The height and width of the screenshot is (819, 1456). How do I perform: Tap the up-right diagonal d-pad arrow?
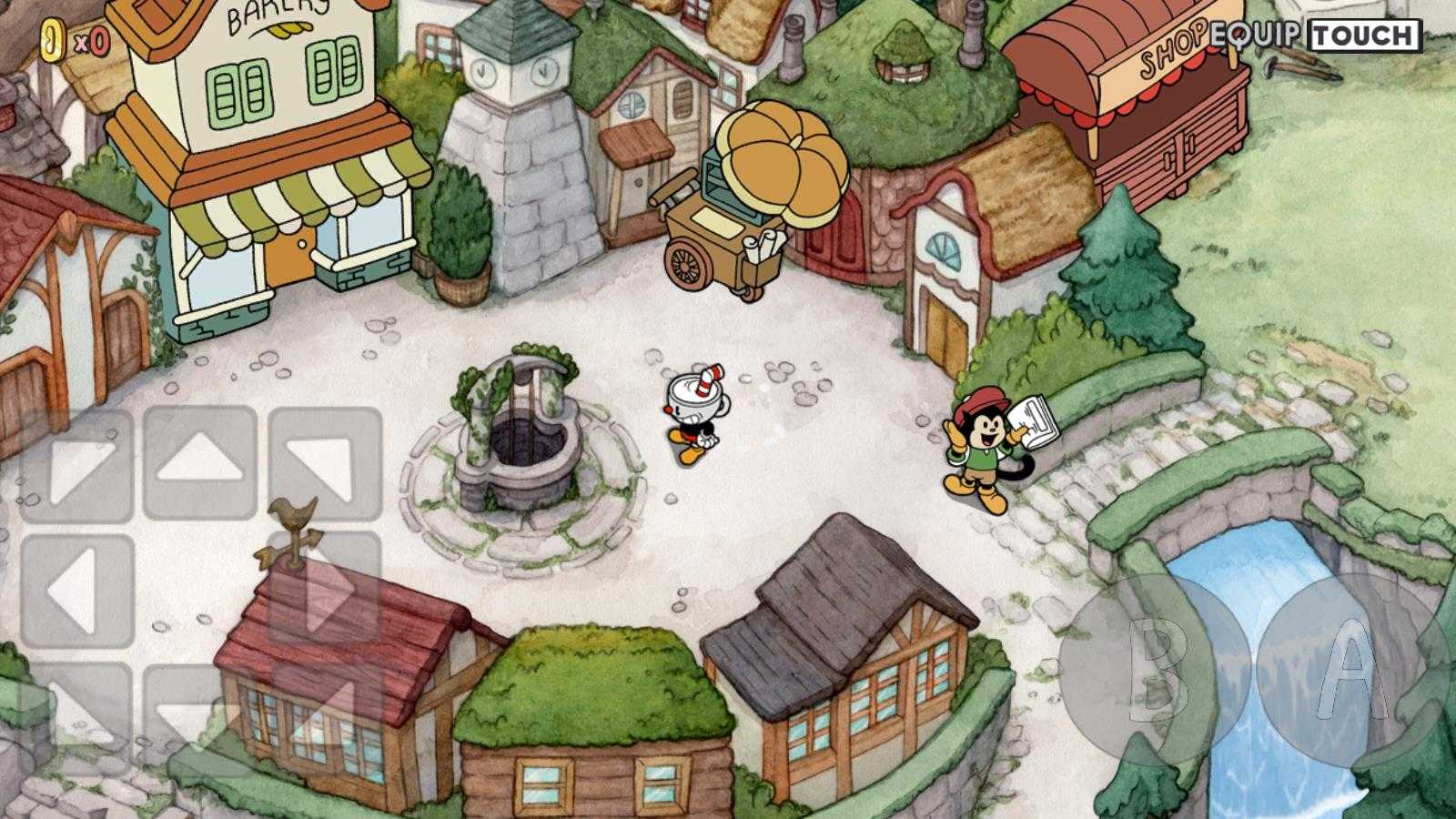tap(325, 464)
